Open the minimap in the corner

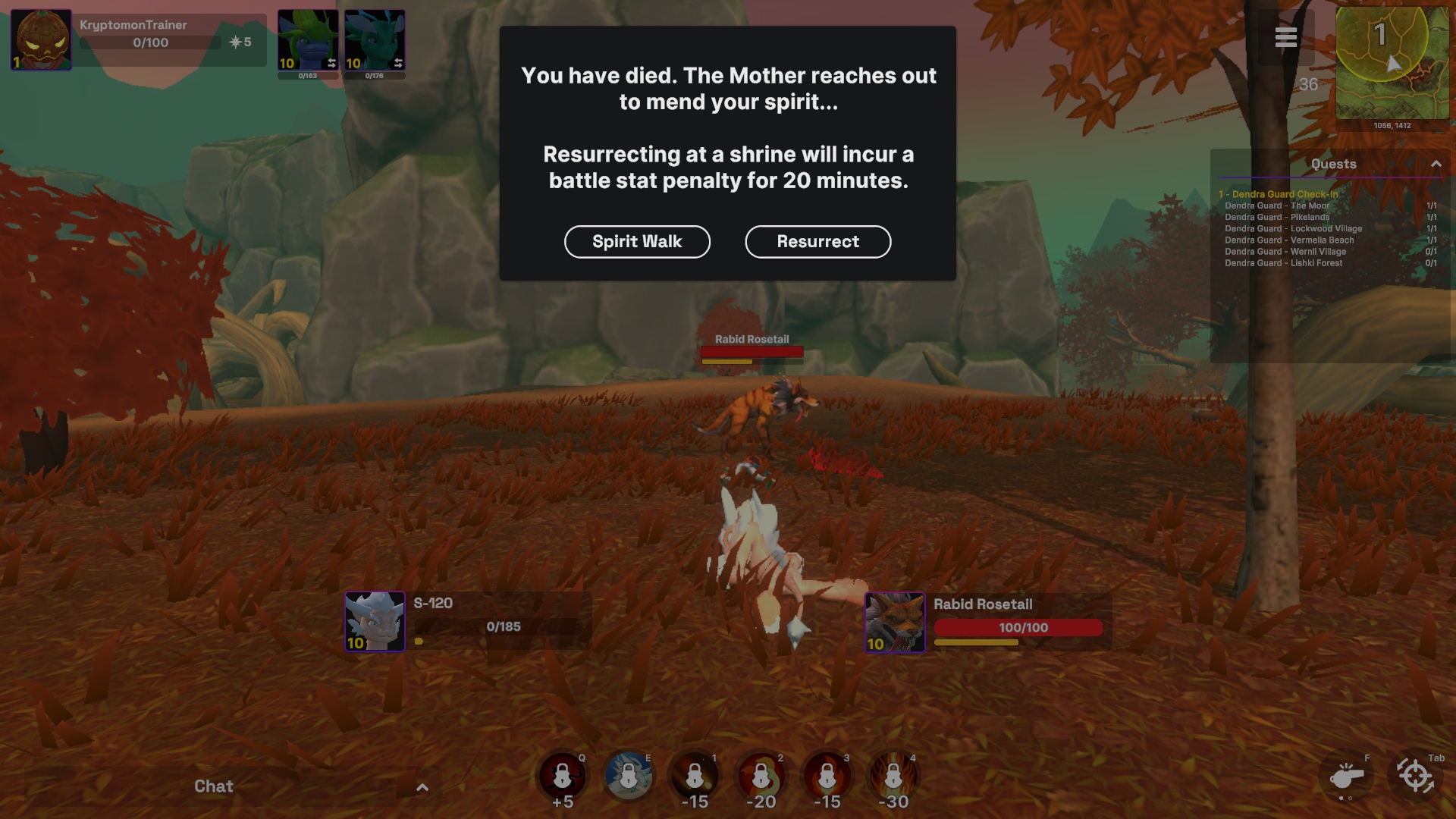point(1392,64)
